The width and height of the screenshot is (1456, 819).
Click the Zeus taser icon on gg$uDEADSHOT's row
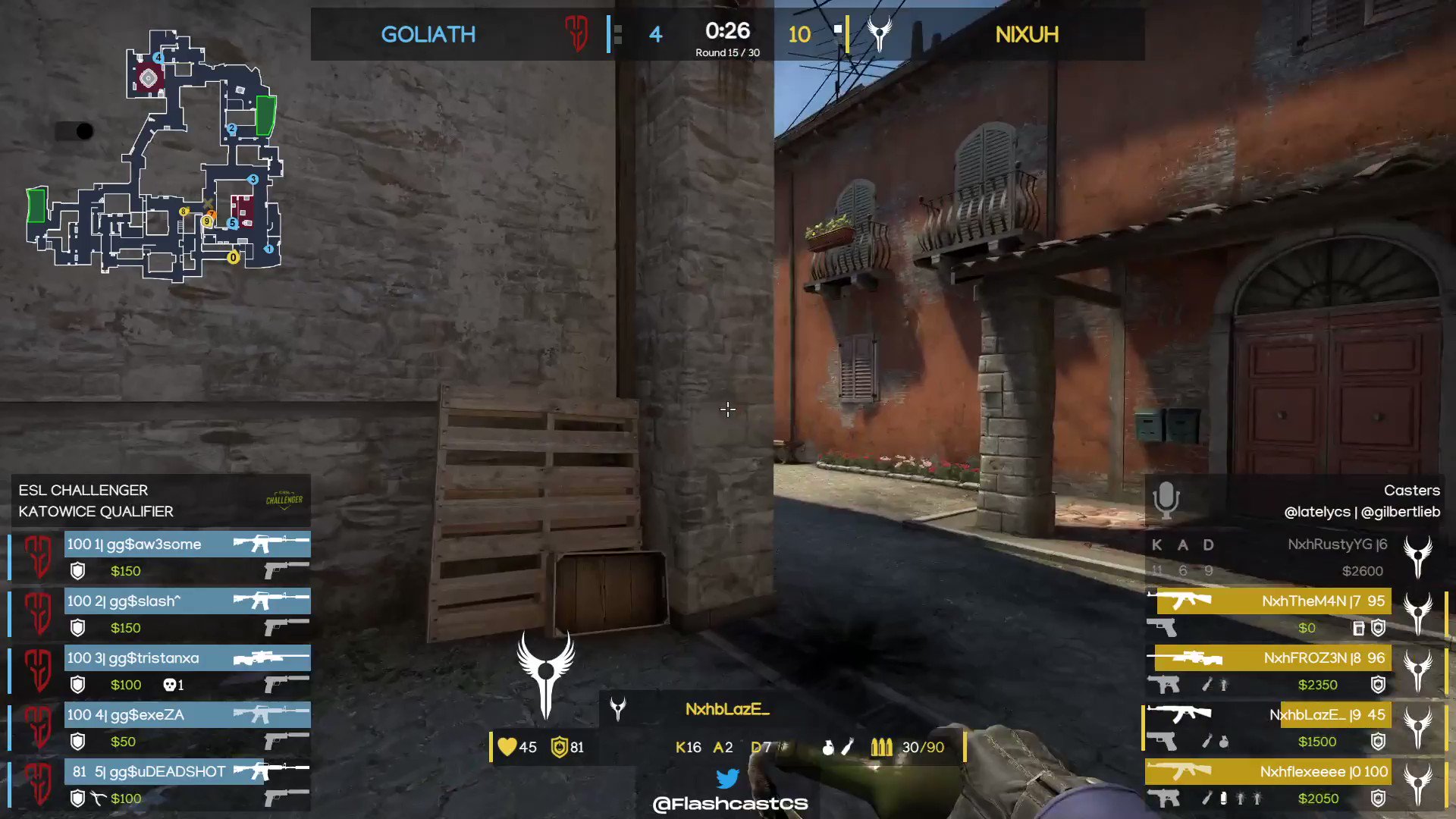tap(97, 798)
